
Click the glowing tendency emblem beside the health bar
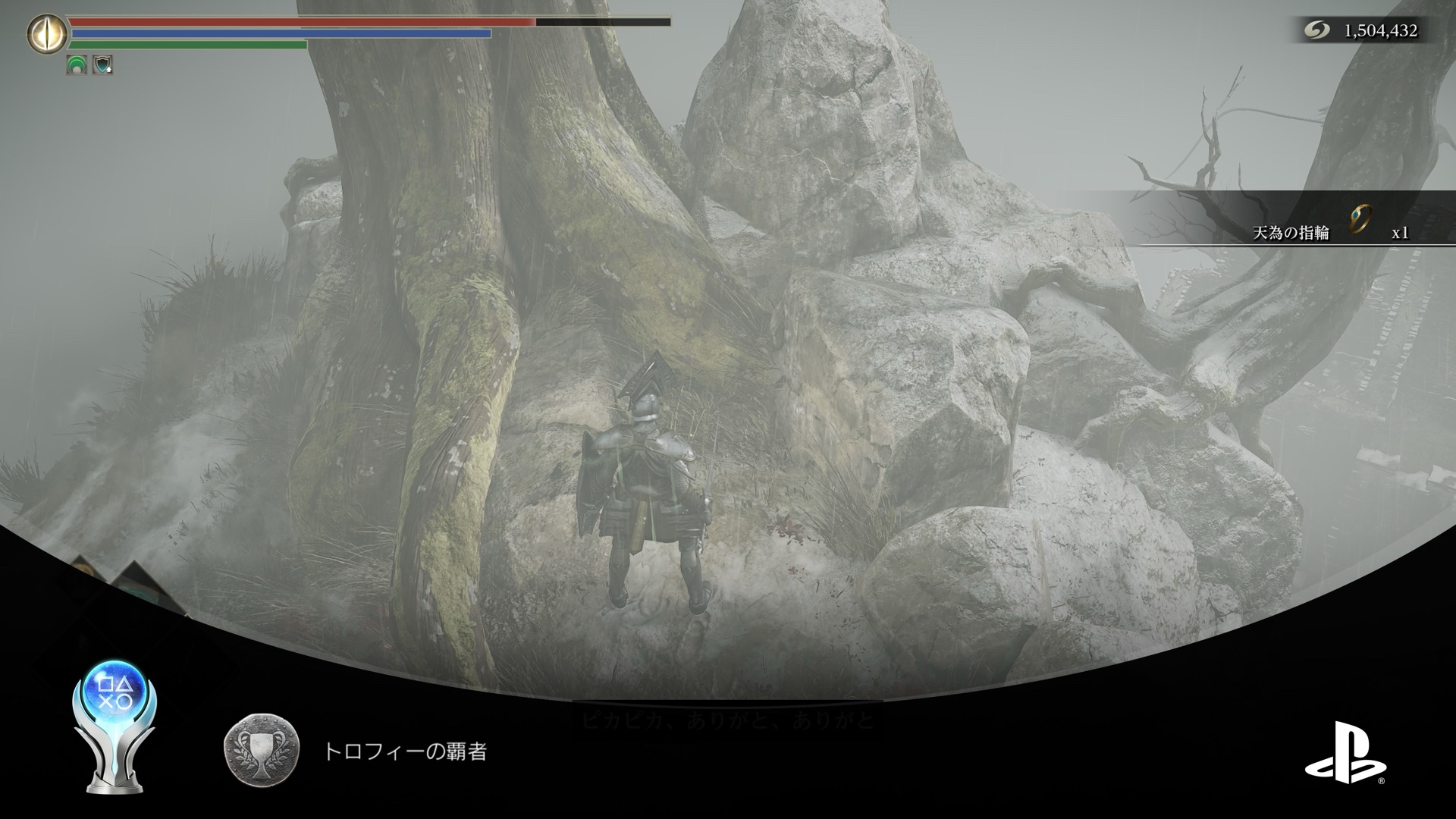(46, 33)
